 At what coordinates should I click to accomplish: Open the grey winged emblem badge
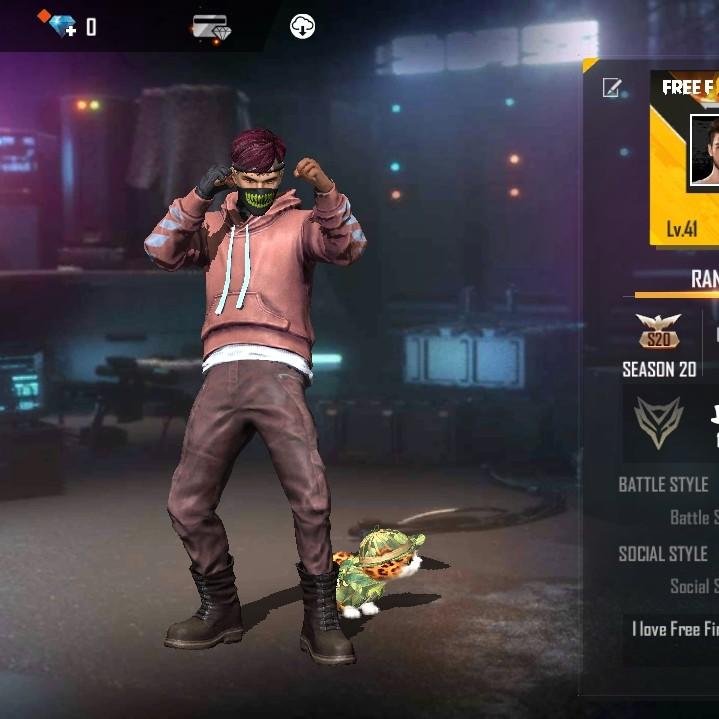[x=658, y=421]
